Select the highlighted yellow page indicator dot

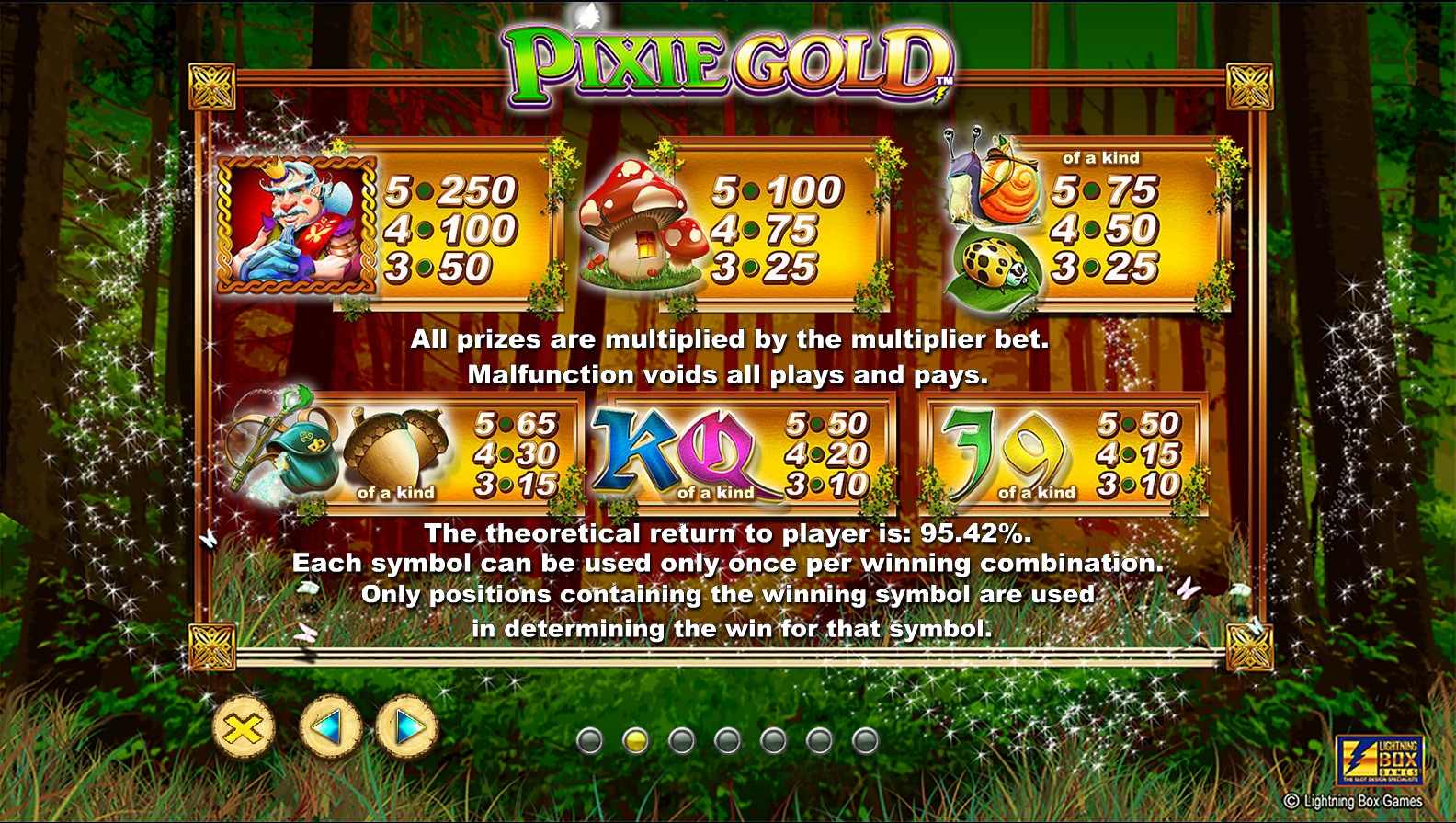click(635, 740)
